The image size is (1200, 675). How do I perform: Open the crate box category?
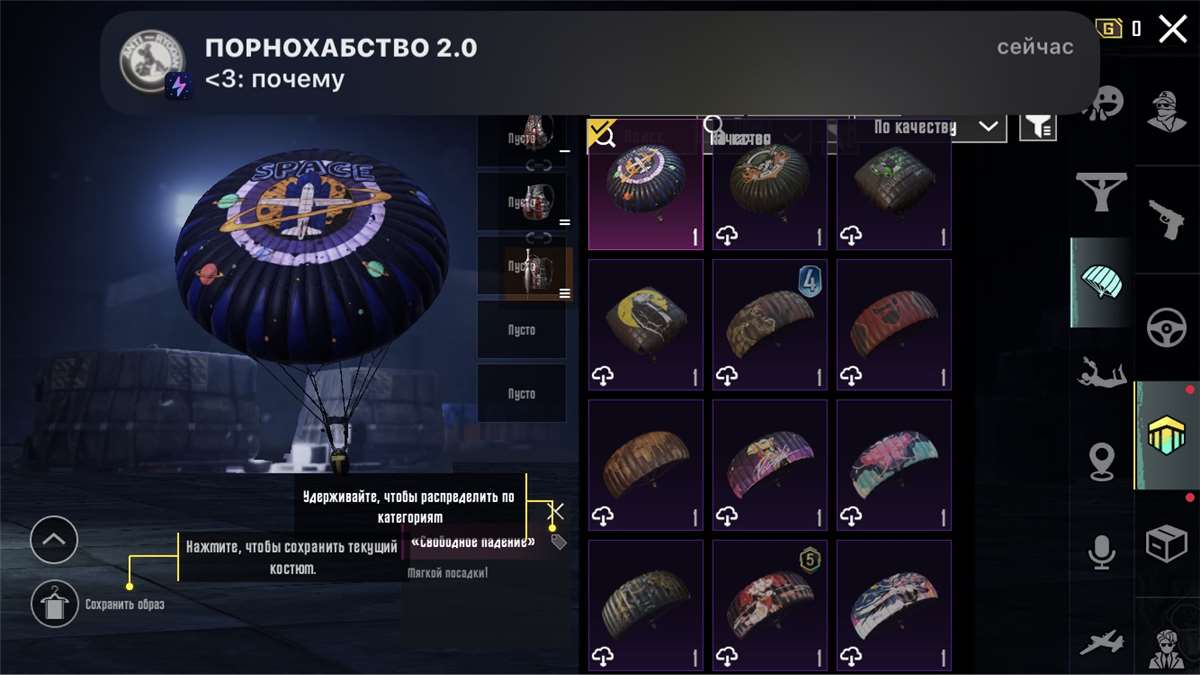(x=1167, y=545)
